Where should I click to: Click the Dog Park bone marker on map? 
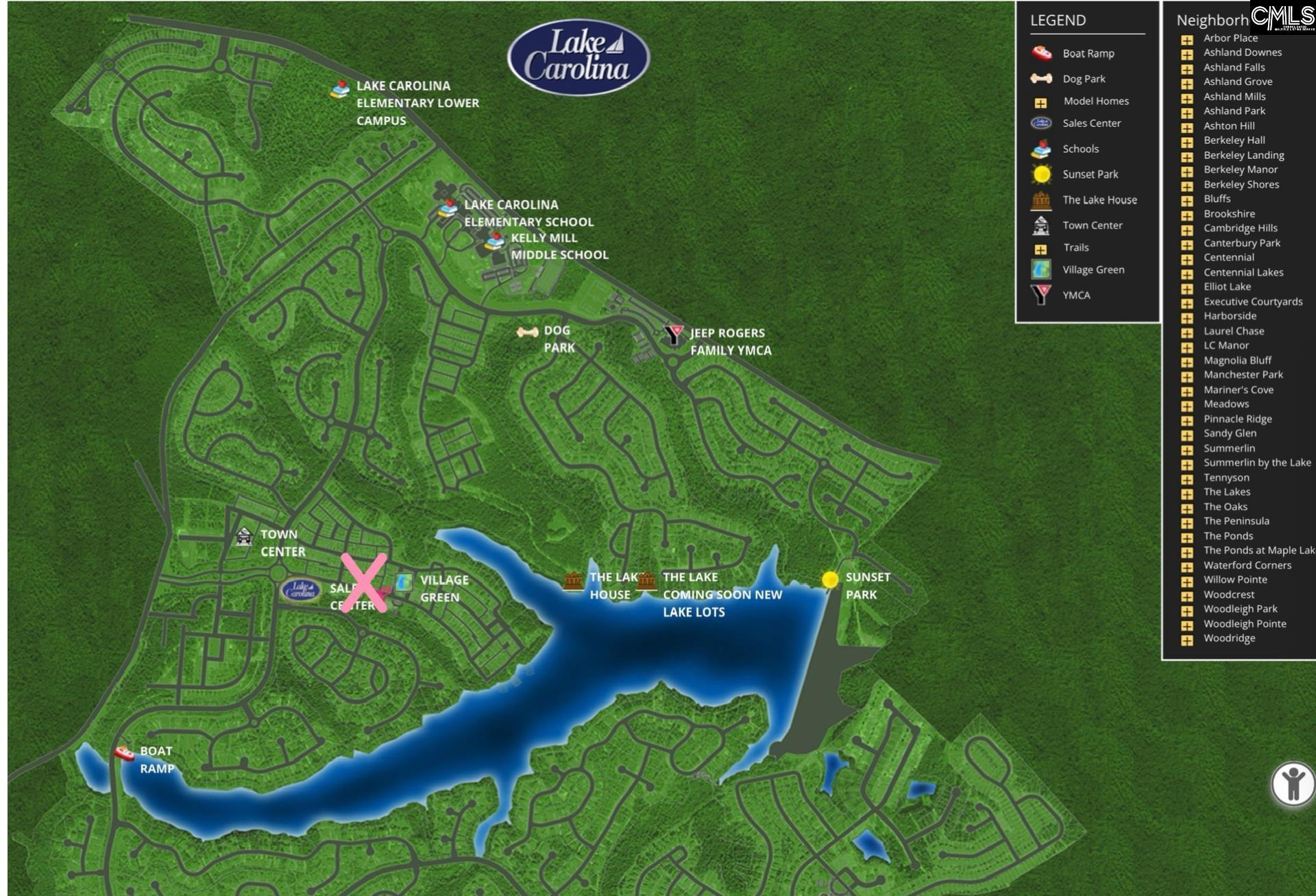tap(527, 332)
